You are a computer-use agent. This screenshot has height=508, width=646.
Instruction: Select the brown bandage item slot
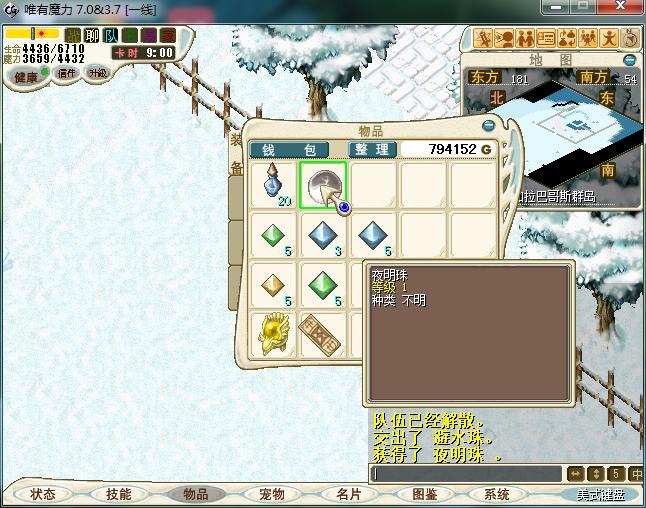[323, 333]
